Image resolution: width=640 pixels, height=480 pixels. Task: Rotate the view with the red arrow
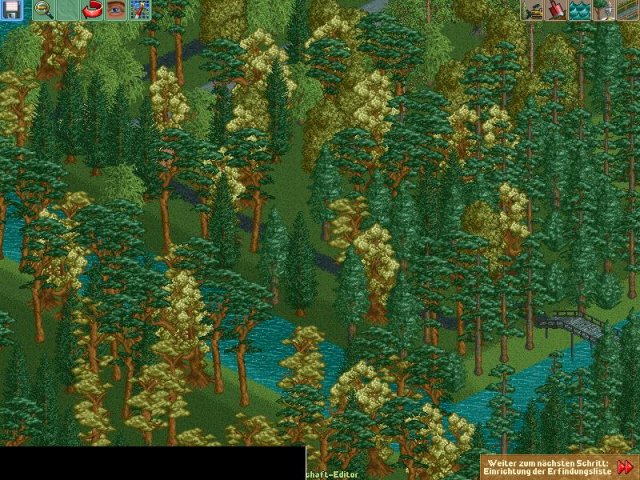[92, 11]
